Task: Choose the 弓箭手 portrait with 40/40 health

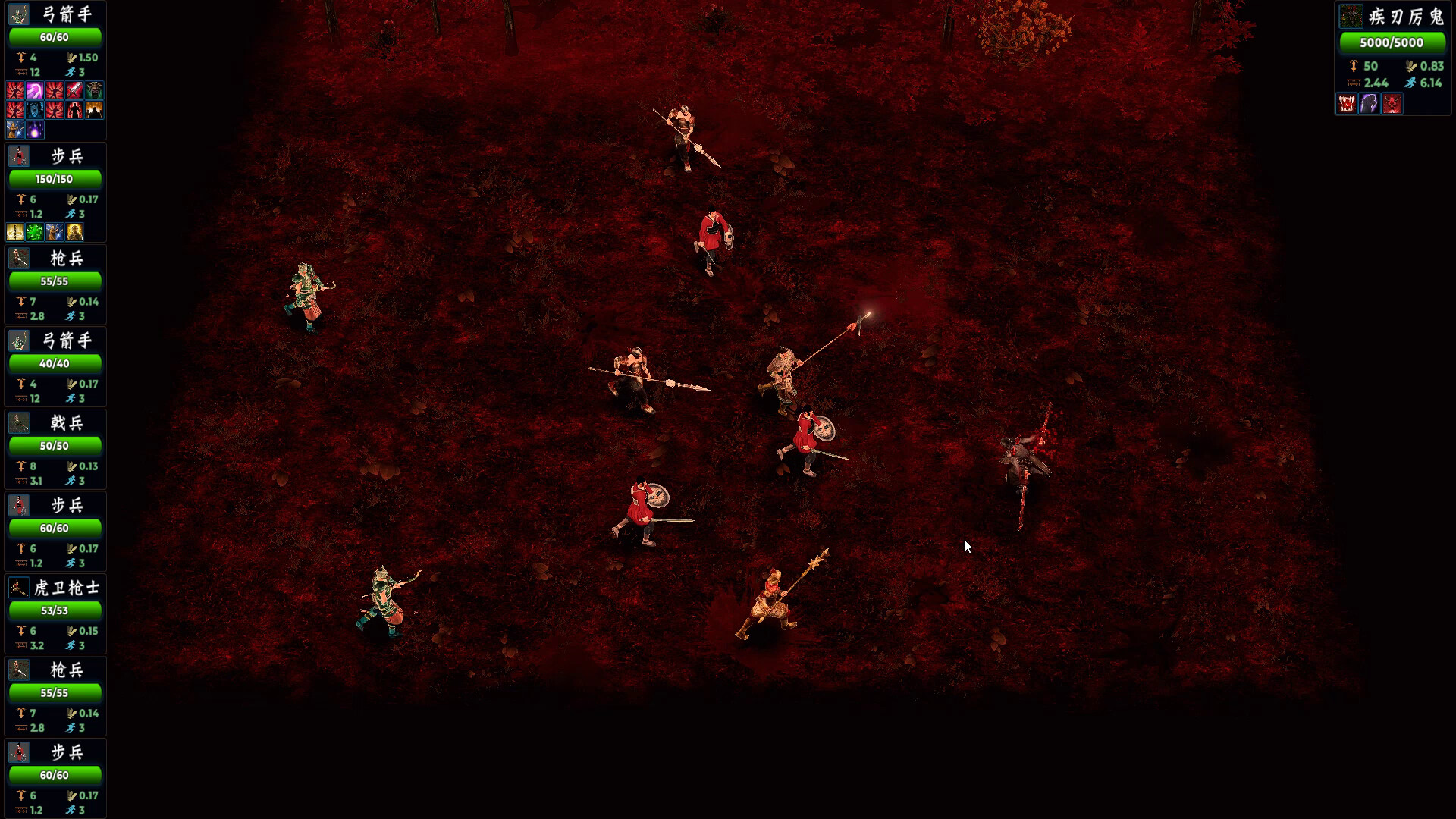Action: 19,340
